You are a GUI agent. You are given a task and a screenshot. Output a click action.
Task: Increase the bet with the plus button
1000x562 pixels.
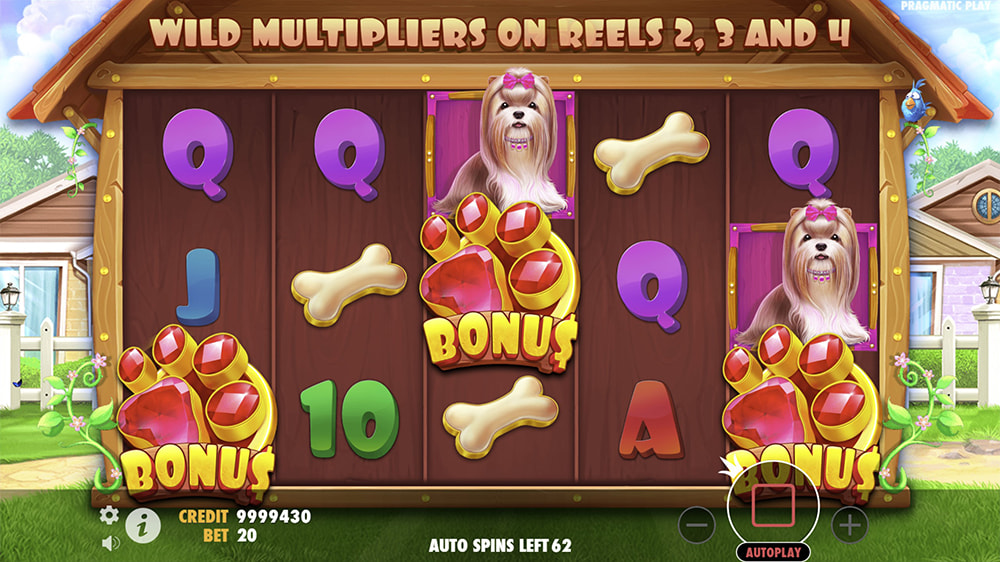(x=849, y=523)
